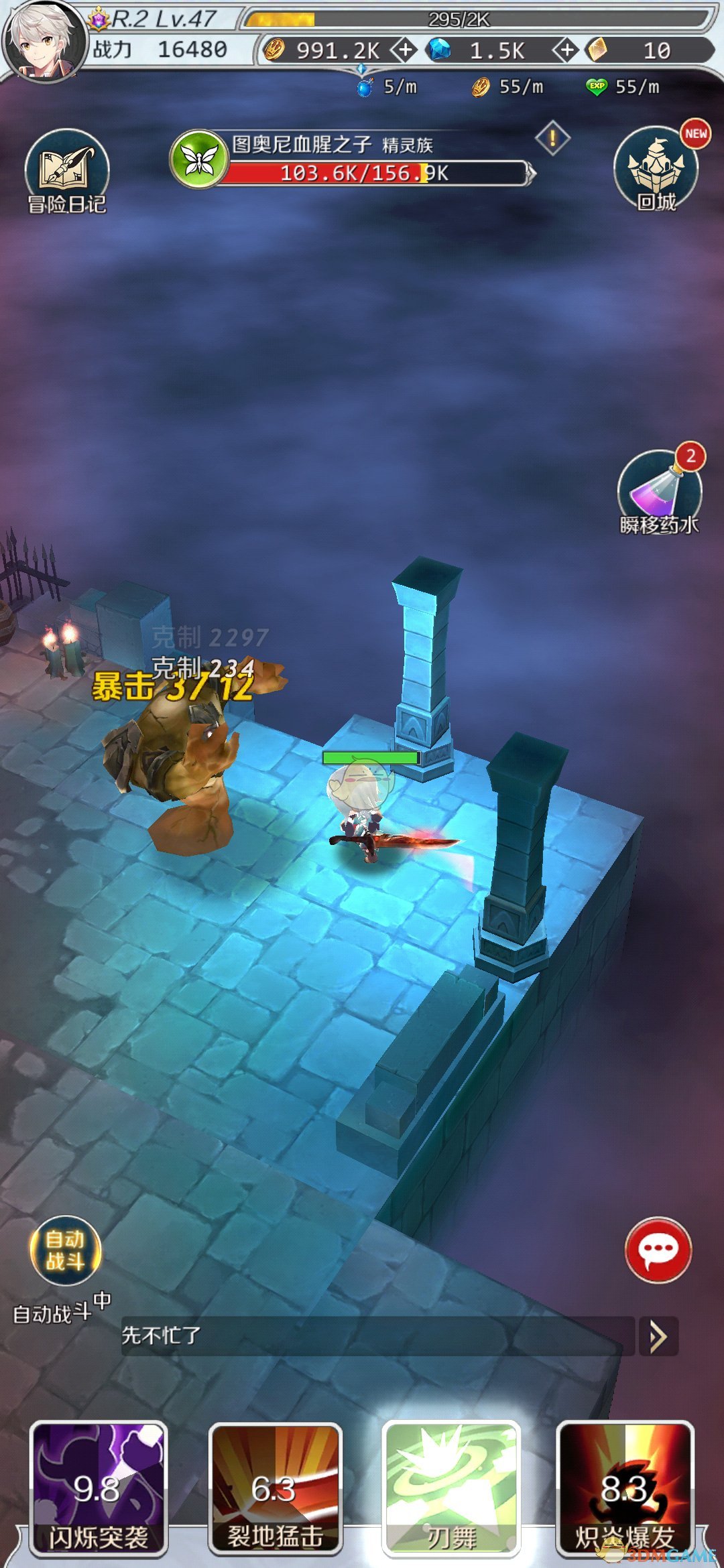Screen dimensions: 724x1568
Task: Open the player portrait profile
Action: (x=44, y=40)
